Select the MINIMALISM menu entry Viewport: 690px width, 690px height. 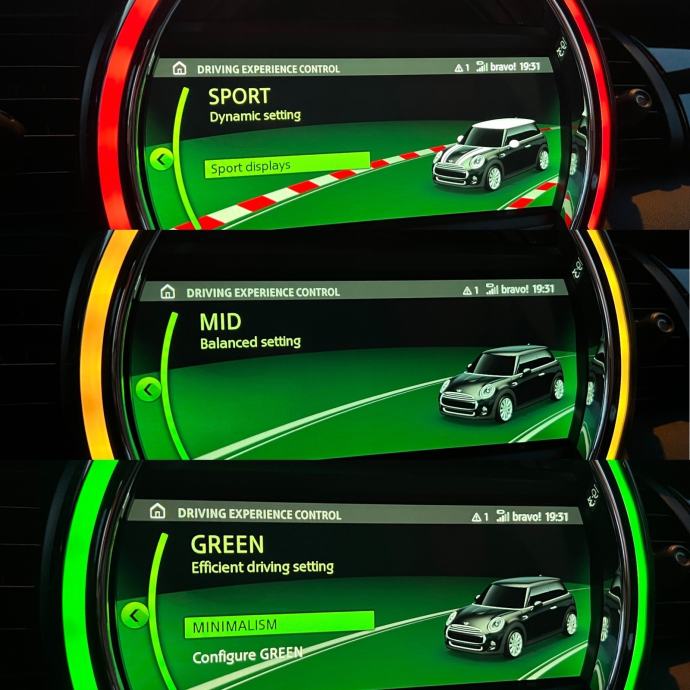(x=279, y=625)
